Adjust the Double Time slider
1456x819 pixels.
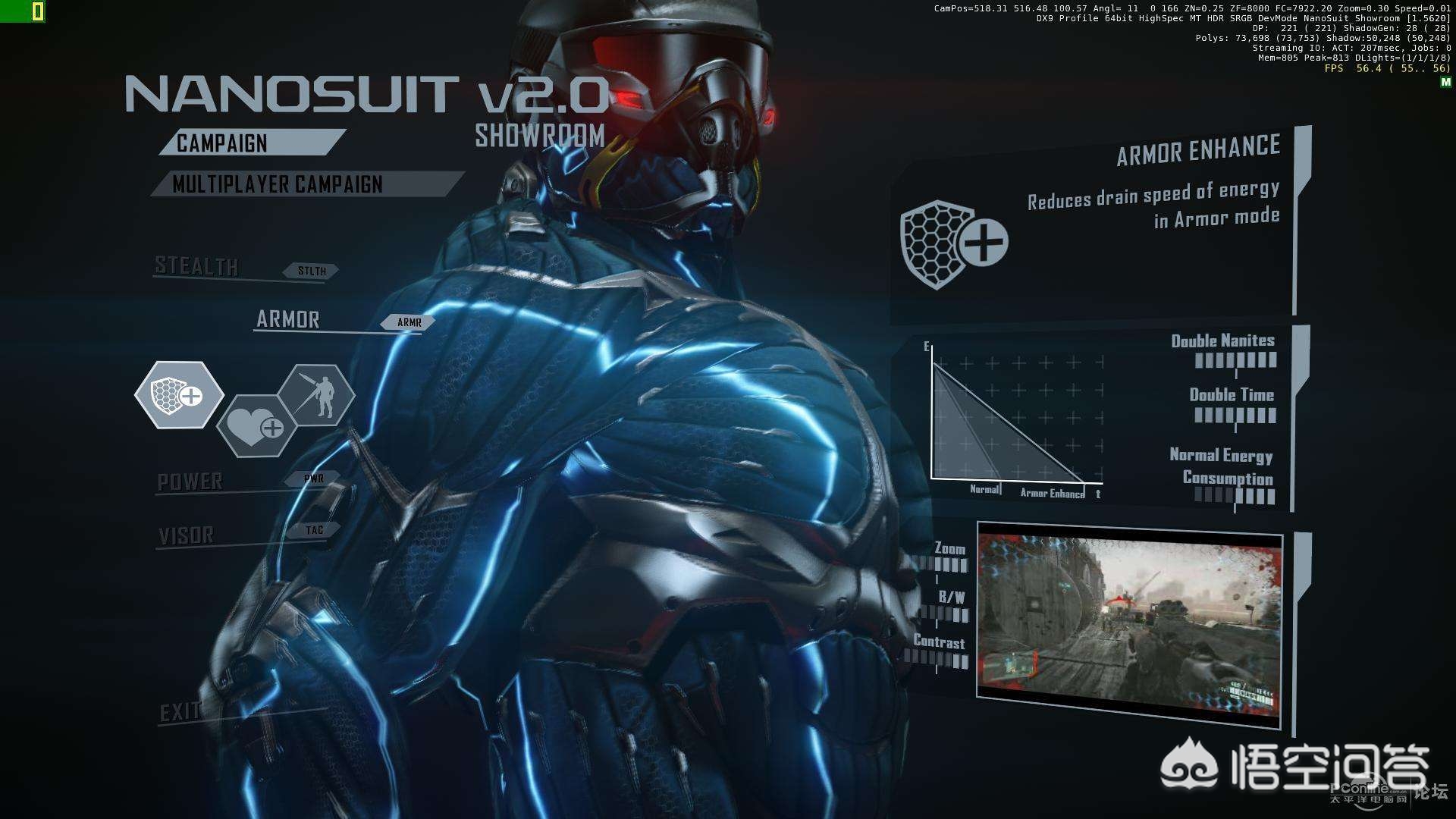point(1235,416)
